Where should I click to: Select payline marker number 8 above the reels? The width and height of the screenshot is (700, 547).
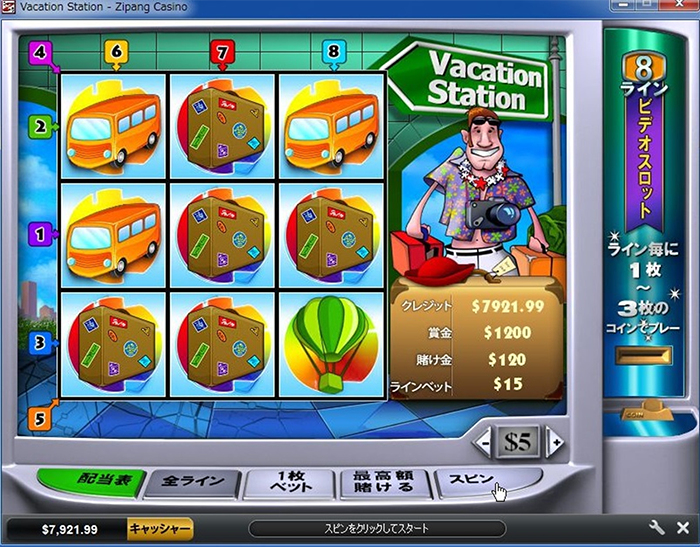point(333,51)
